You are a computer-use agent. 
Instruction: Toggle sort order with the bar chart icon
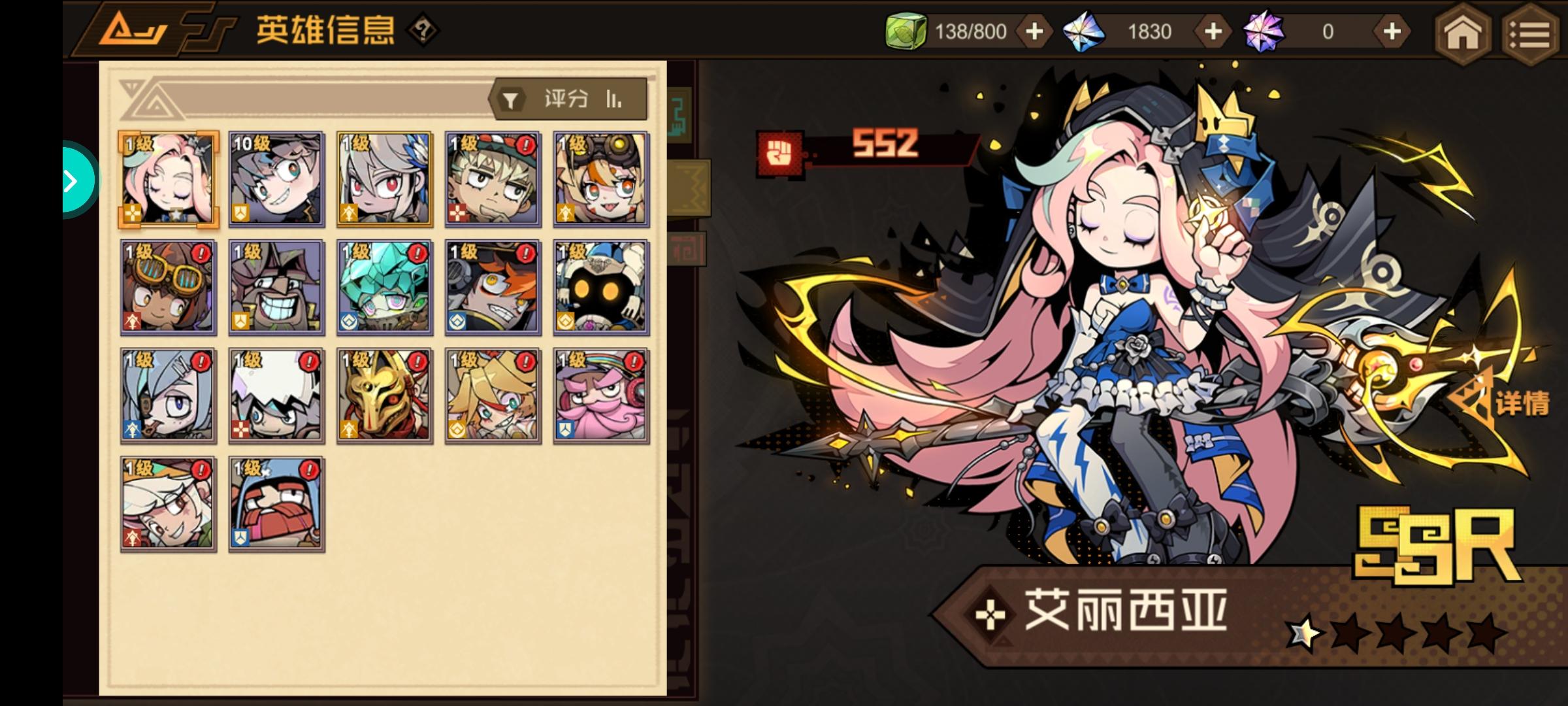[613, 99]
